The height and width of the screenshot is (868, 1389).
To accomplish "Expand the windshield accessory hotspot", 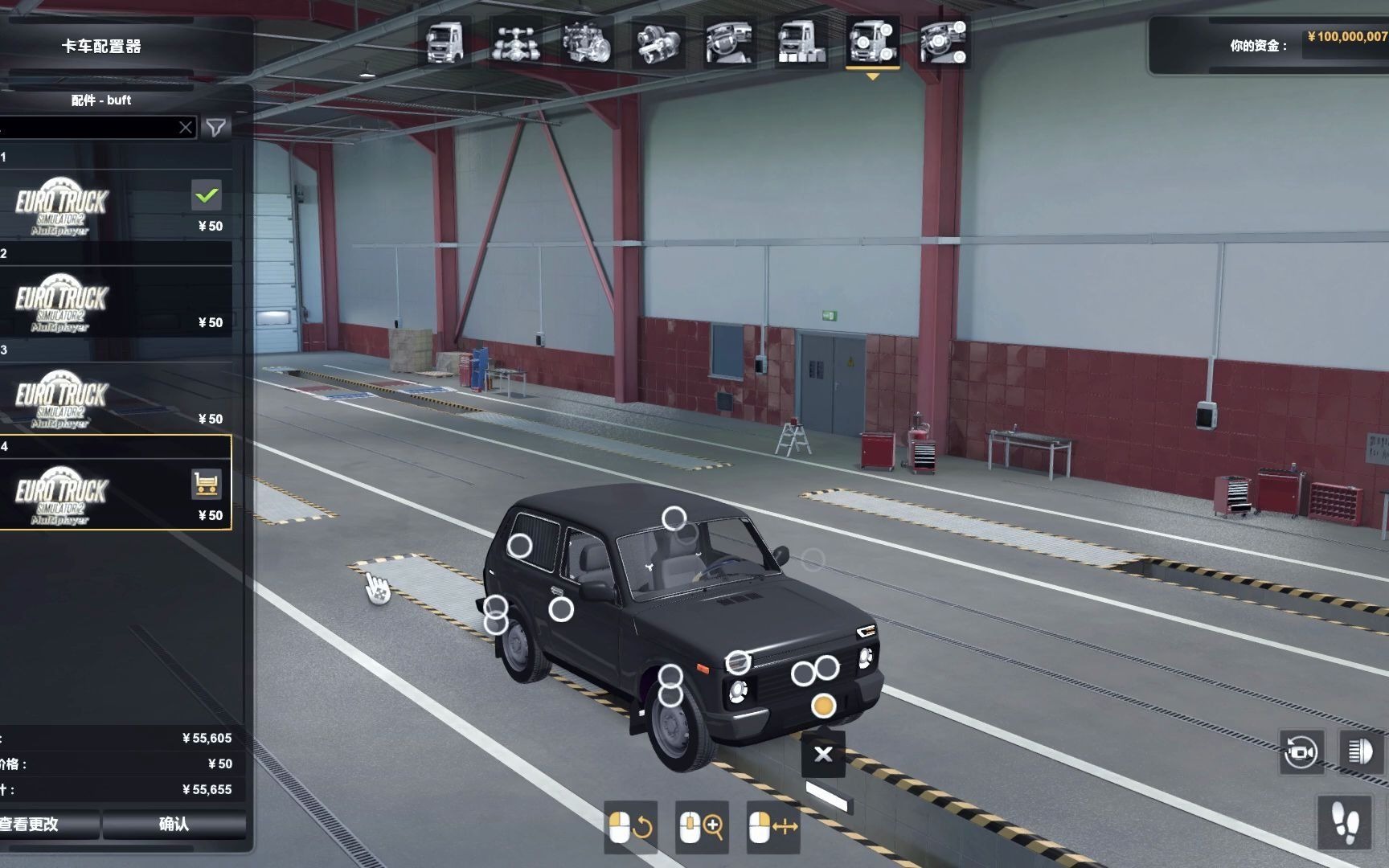I will point(673,519).
